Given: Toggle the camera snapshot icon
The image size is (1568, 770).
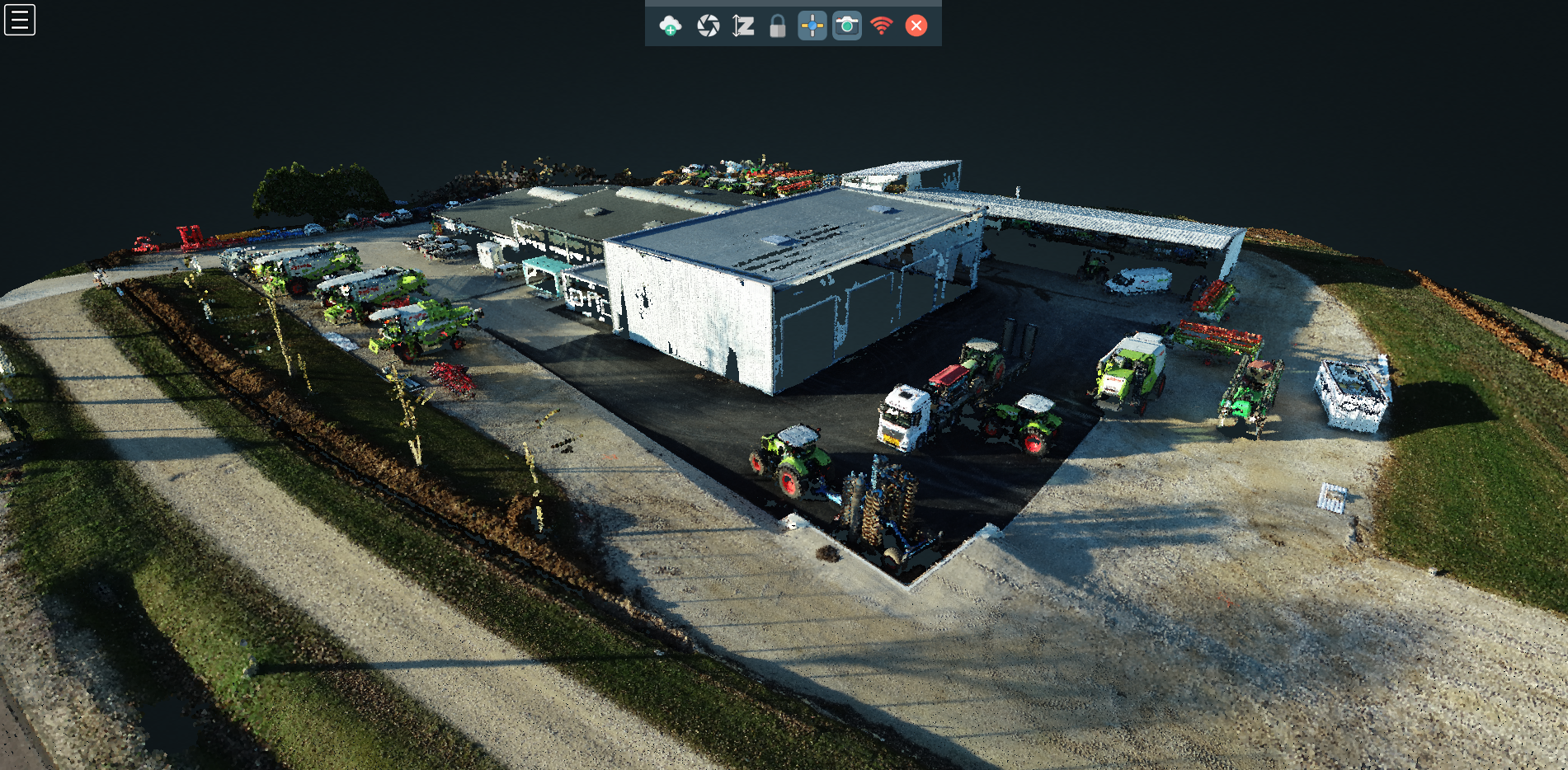Looking at the screenshot, I should tap(847, 26).
